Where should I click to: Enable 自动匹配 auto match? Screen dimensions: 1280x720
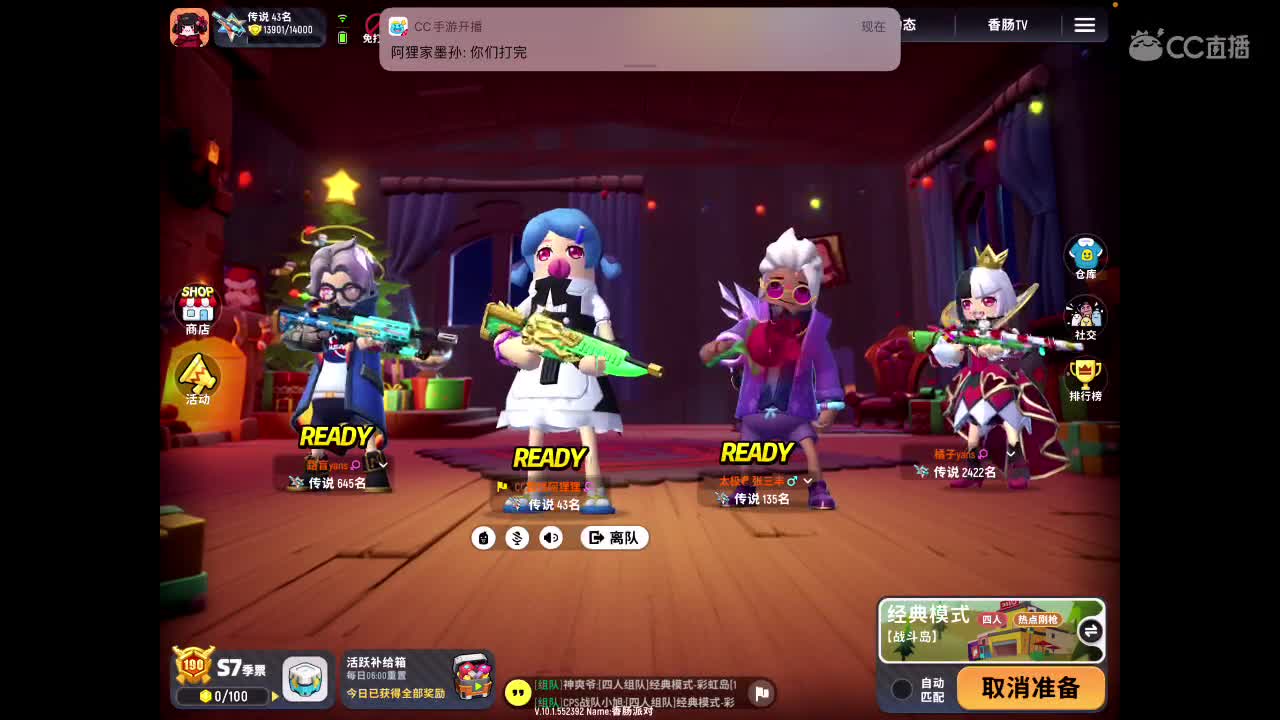click(901, 688)
